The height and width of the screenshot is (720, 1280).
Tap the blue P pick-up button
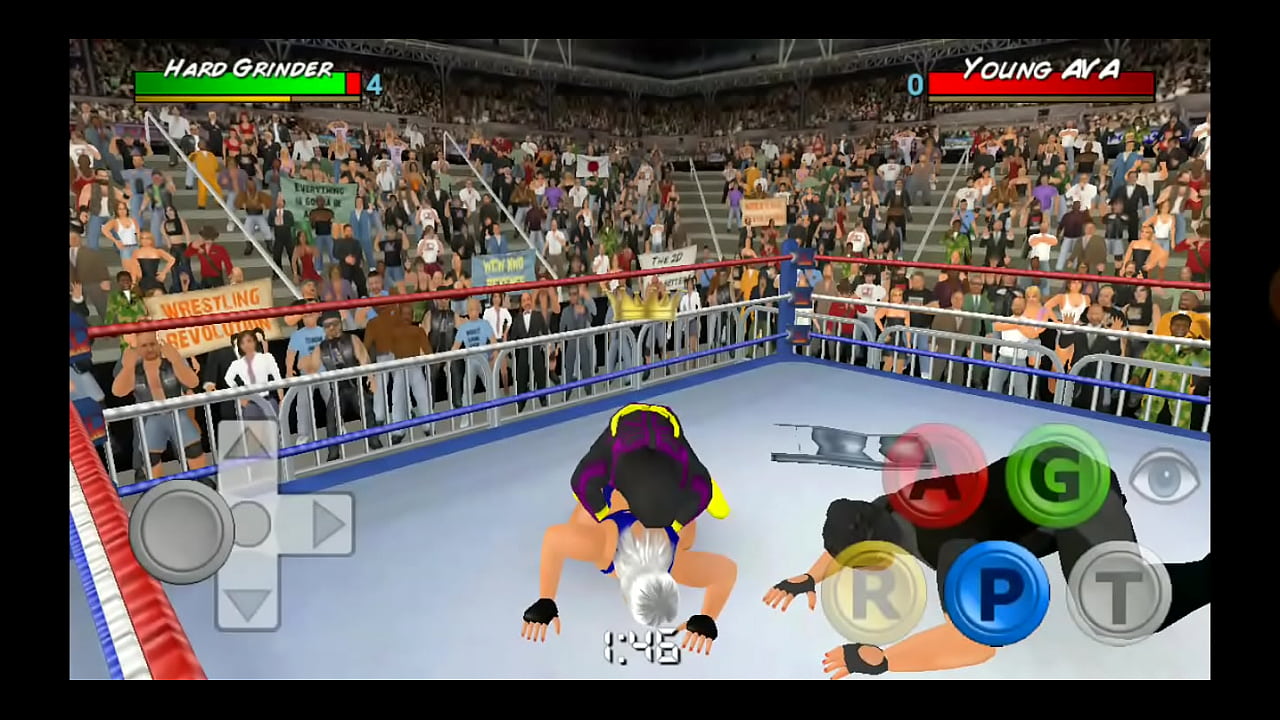click(x=996, y=593)
